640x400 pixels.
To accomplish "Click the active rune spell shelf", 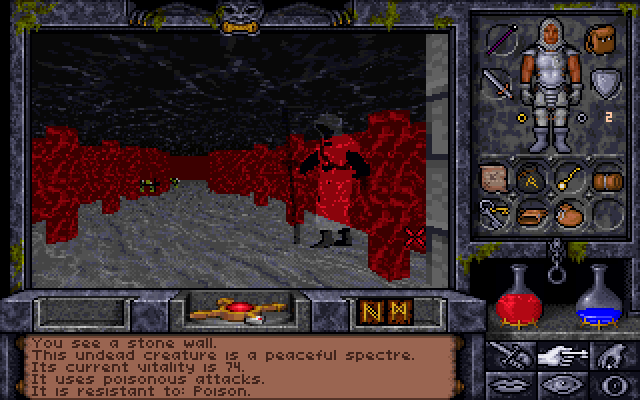I will click(x=381, y=311).
